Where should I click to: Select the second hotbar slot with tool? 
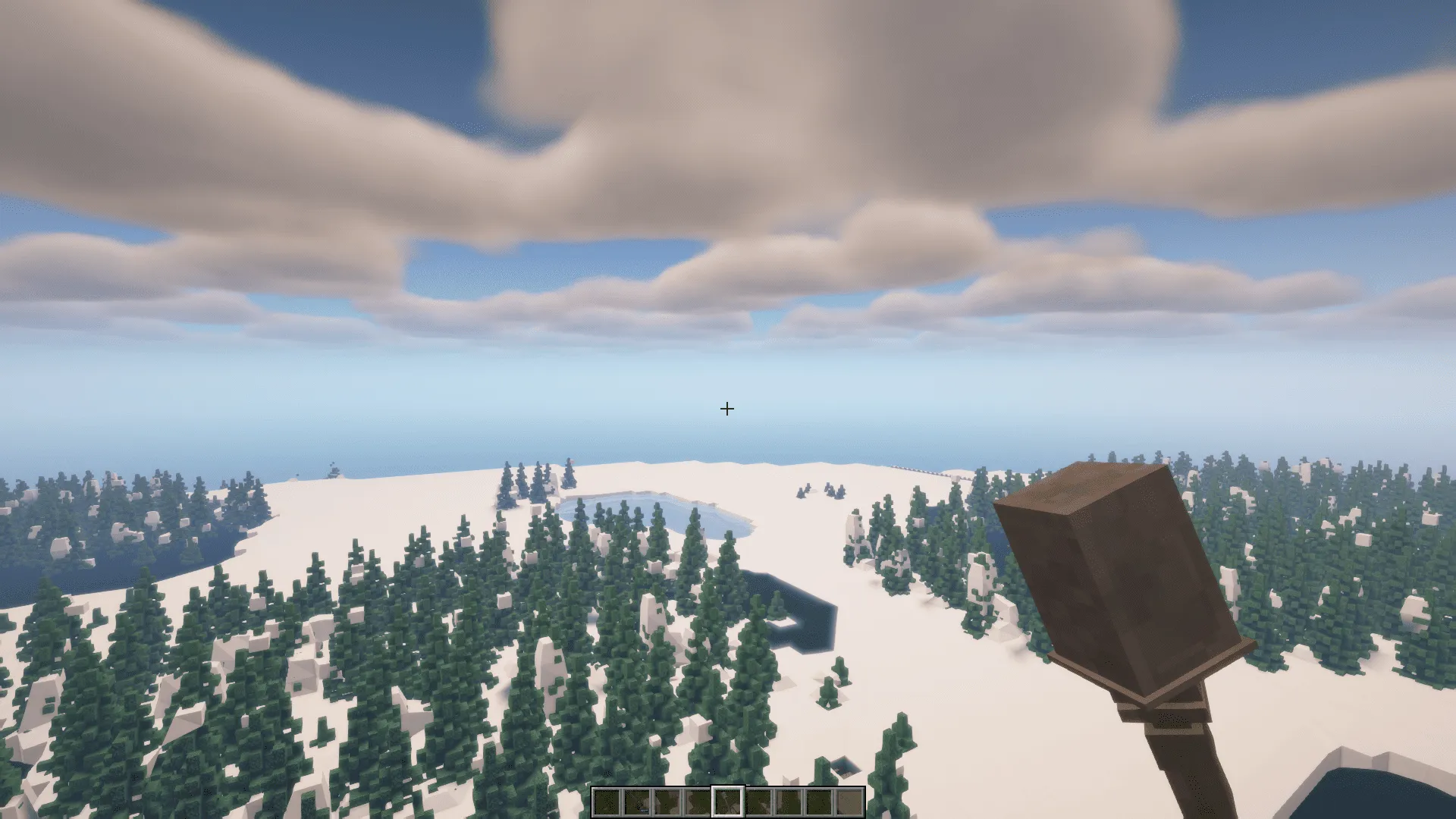637,802
